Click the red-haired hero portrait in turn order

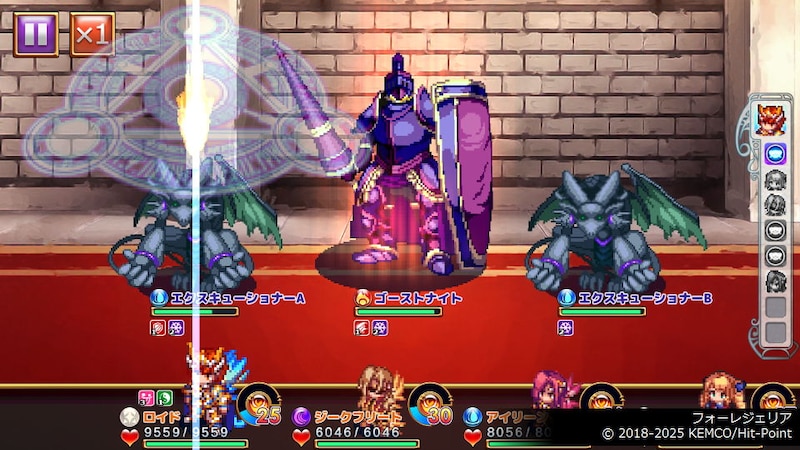point(773,119)
